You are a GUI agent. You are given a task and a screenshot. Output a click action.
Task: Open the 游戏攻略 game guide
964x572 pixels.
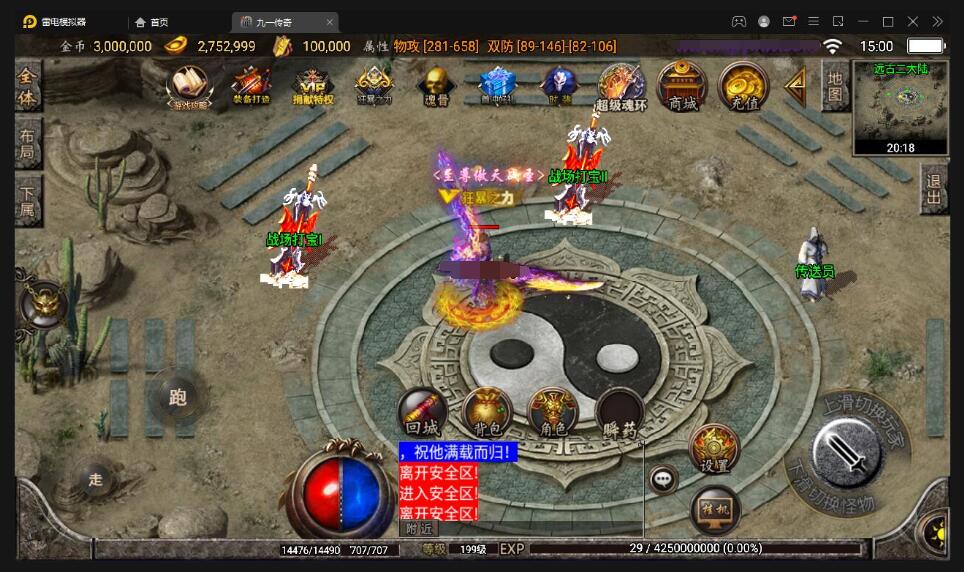click(x=187, y=85)
